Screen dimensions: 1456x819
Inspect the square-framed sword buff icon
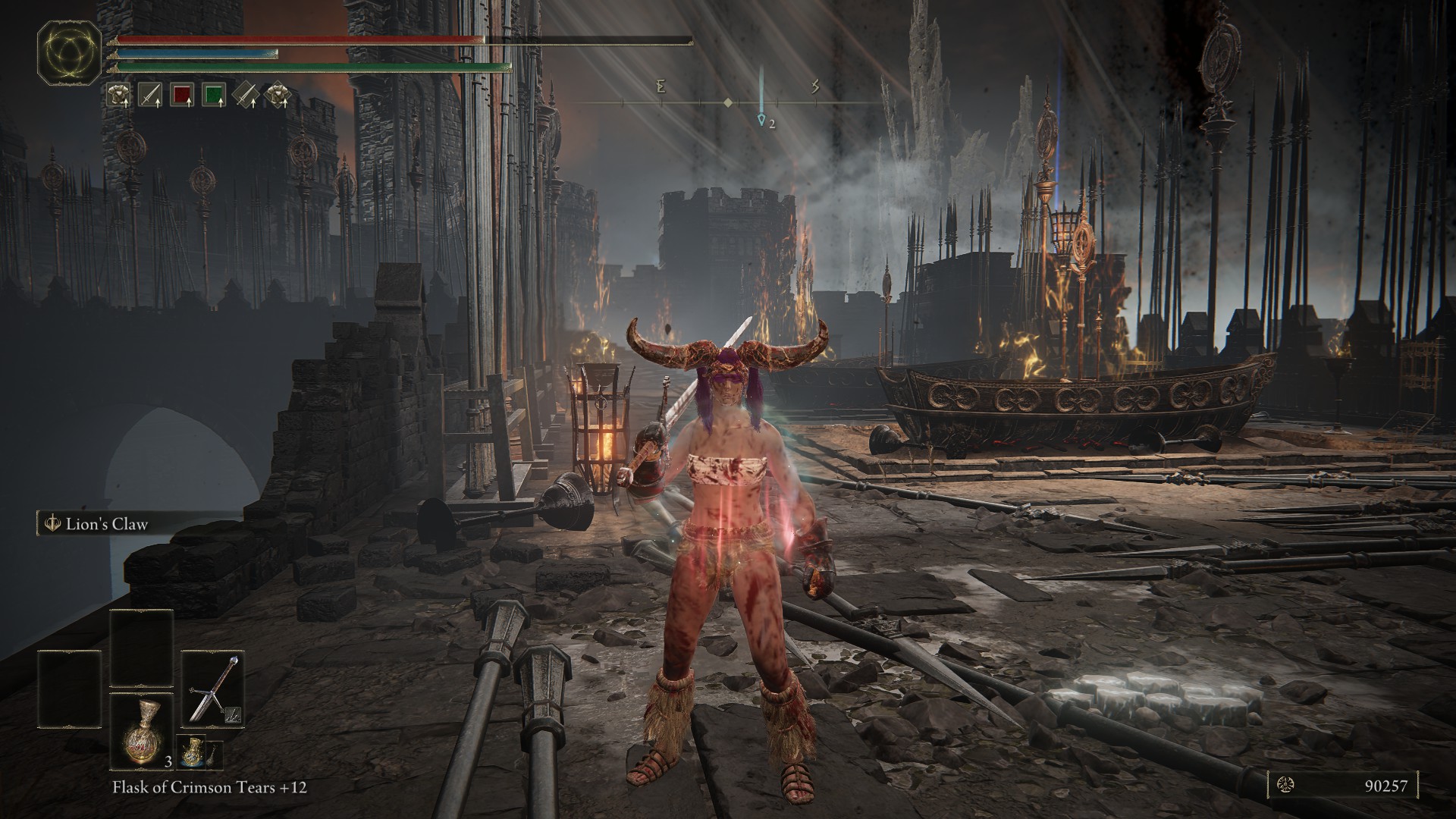click(x=150, y=94)
